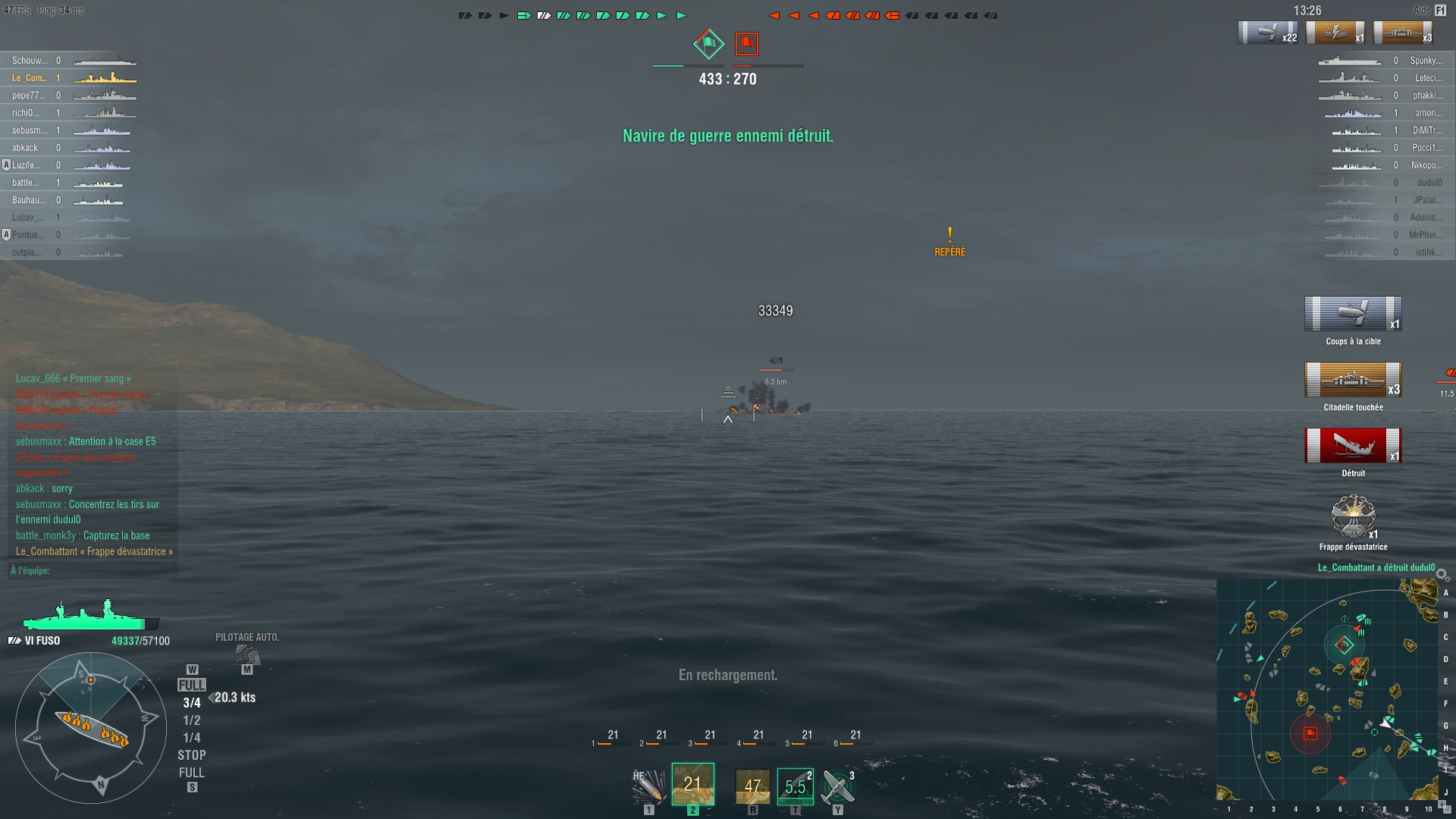This screenshot has height=819, width=1456.
Task: Click the minimap
Action: click(1327, 690)
